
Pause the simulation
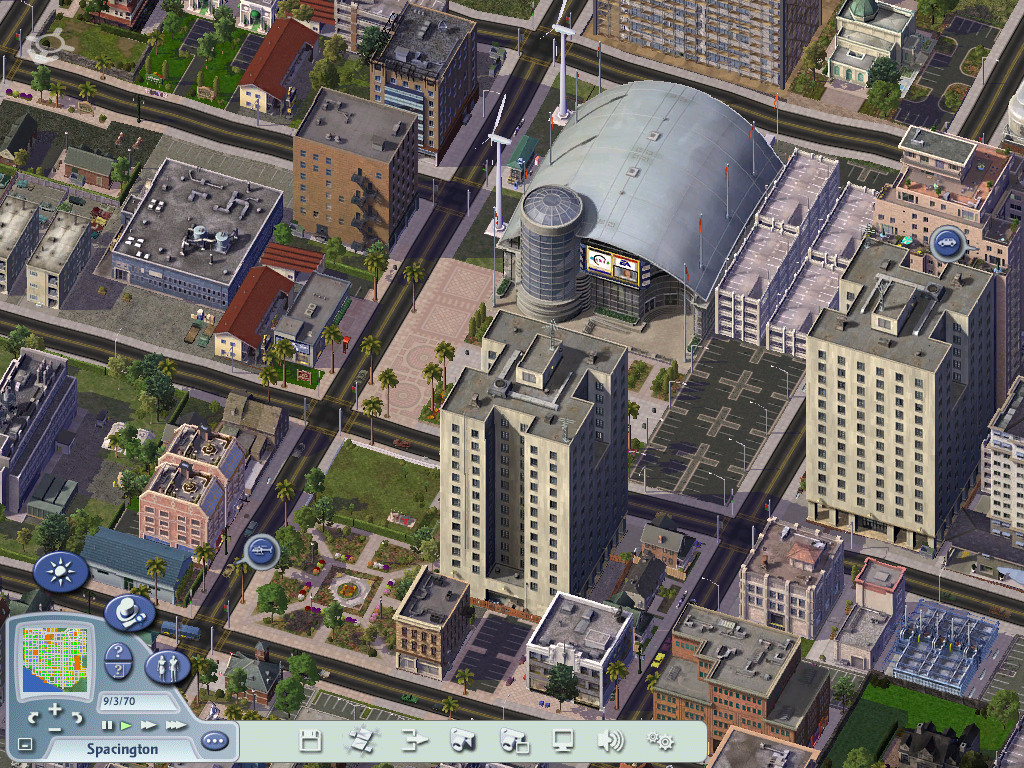click(108, 725)
